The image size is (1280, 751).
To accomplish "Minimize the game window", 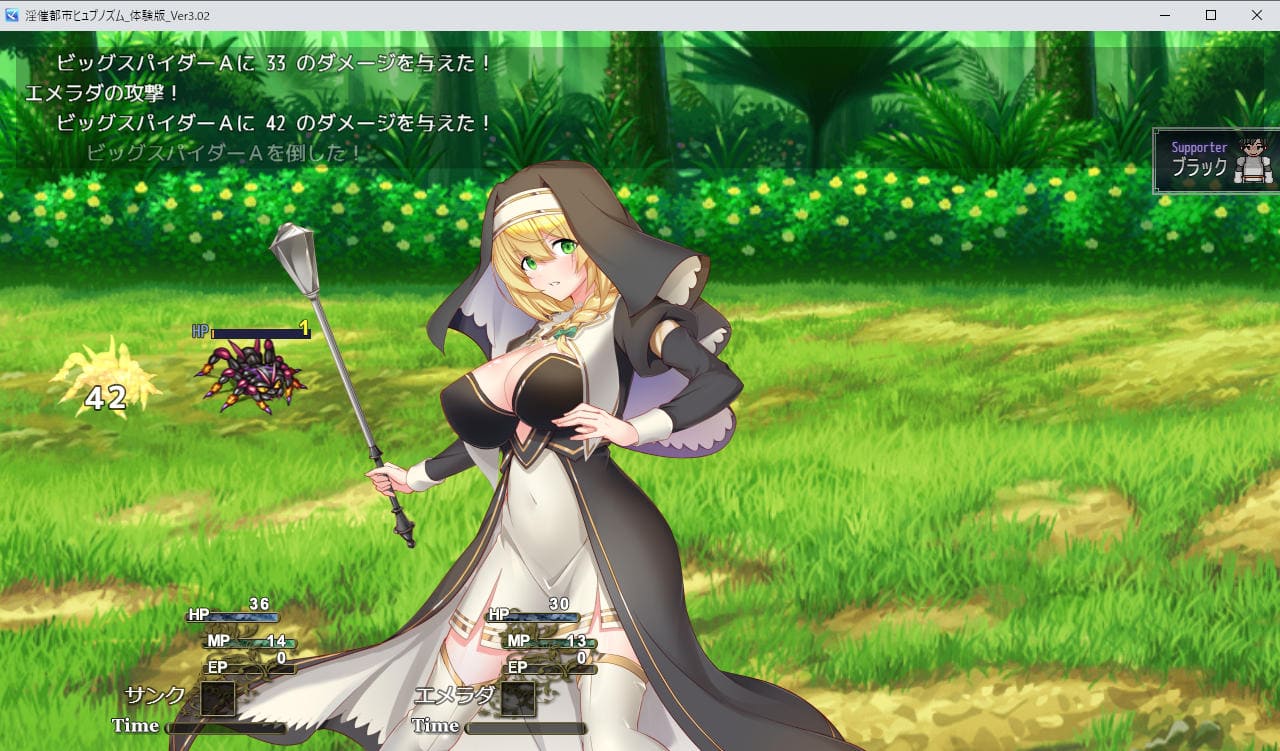I will tap(1165, 15).
